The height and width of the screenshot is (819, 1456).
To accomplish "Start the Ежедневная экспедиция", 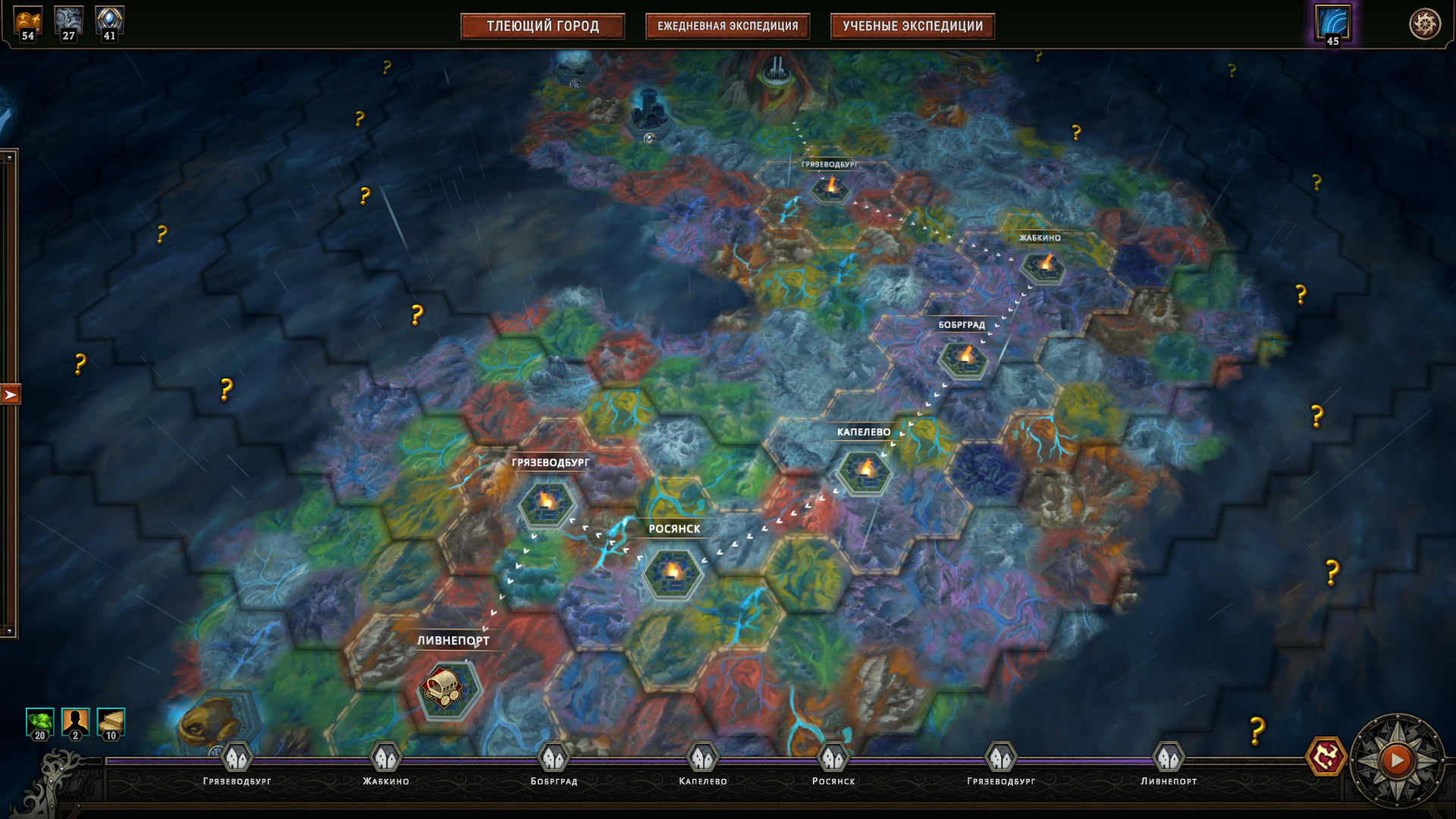I will pyautogui.click(x=727, y=27).
